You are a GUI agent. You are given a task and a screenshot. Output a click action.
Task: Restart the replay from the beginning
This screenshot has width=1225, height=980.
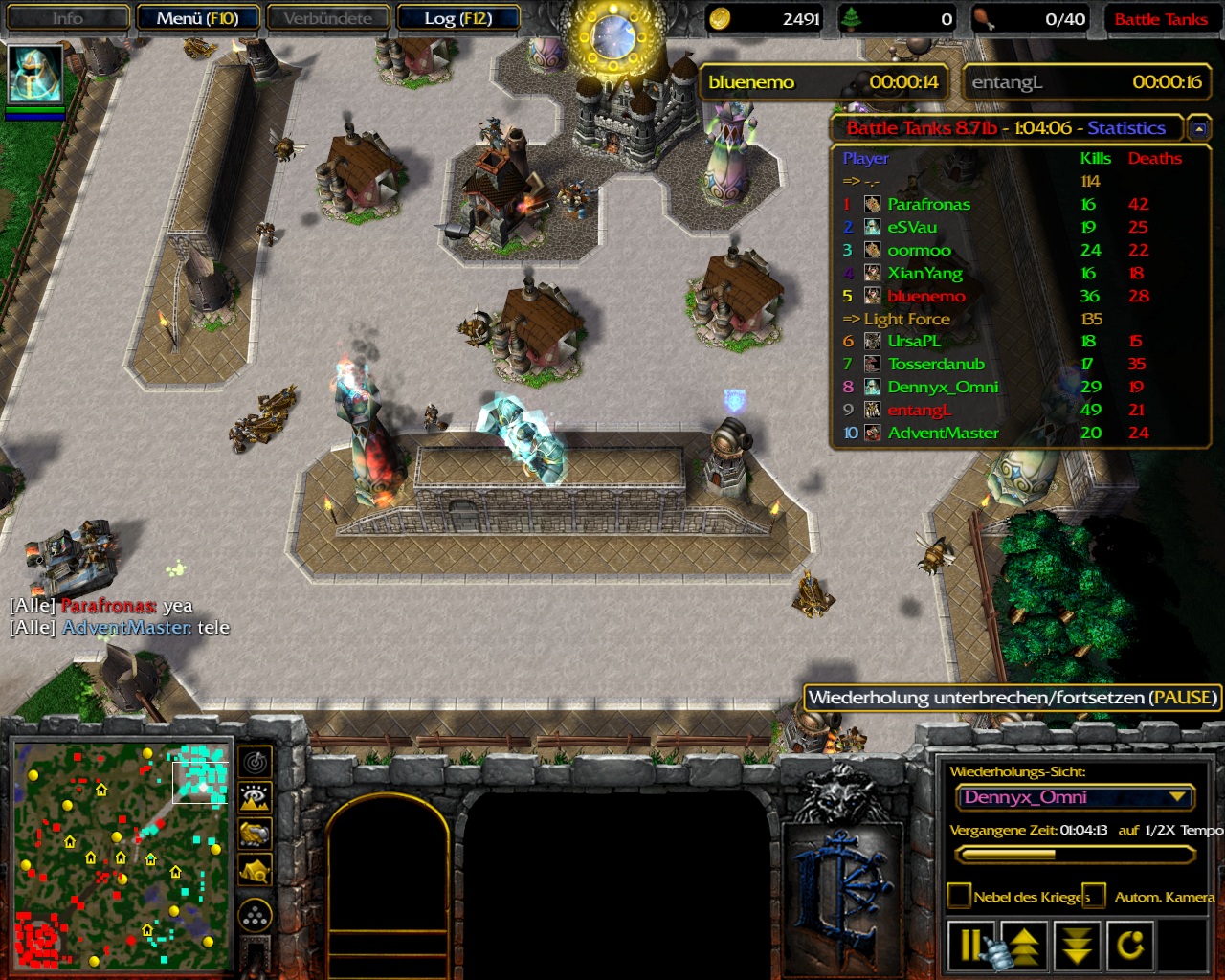1131,946
